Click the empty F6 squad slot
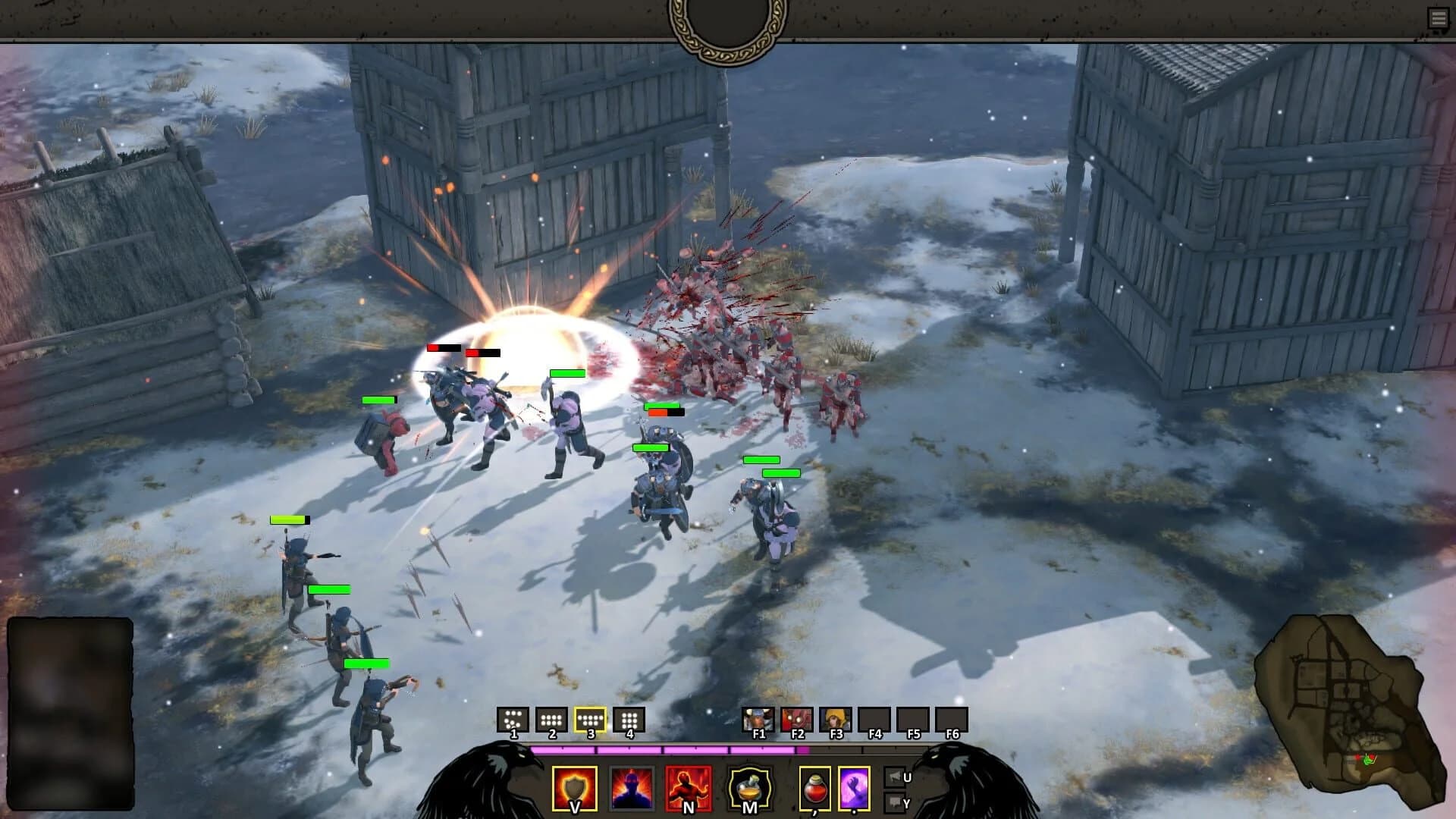 tap(952, 718)
